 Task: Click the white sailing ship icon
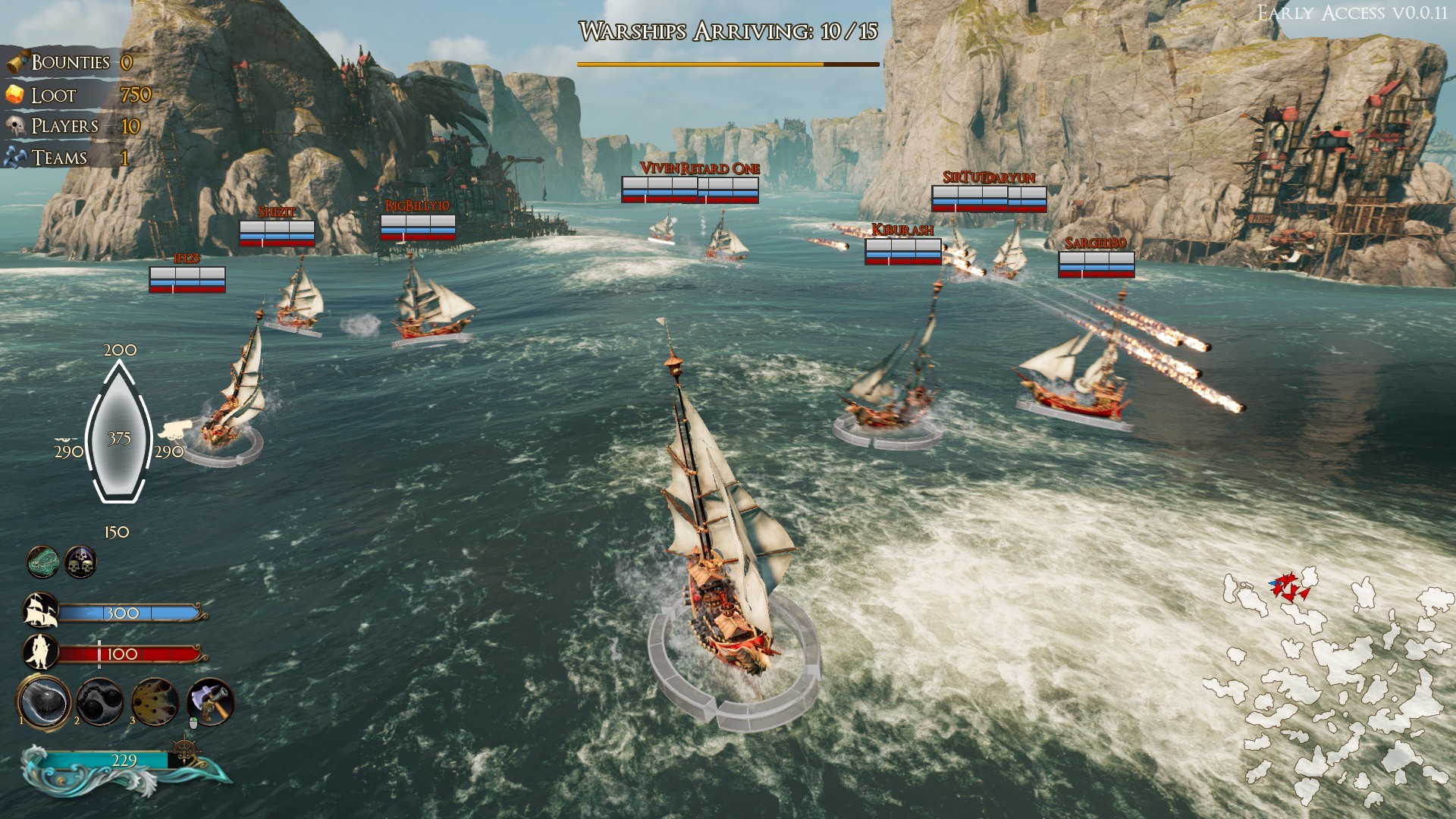41,611
